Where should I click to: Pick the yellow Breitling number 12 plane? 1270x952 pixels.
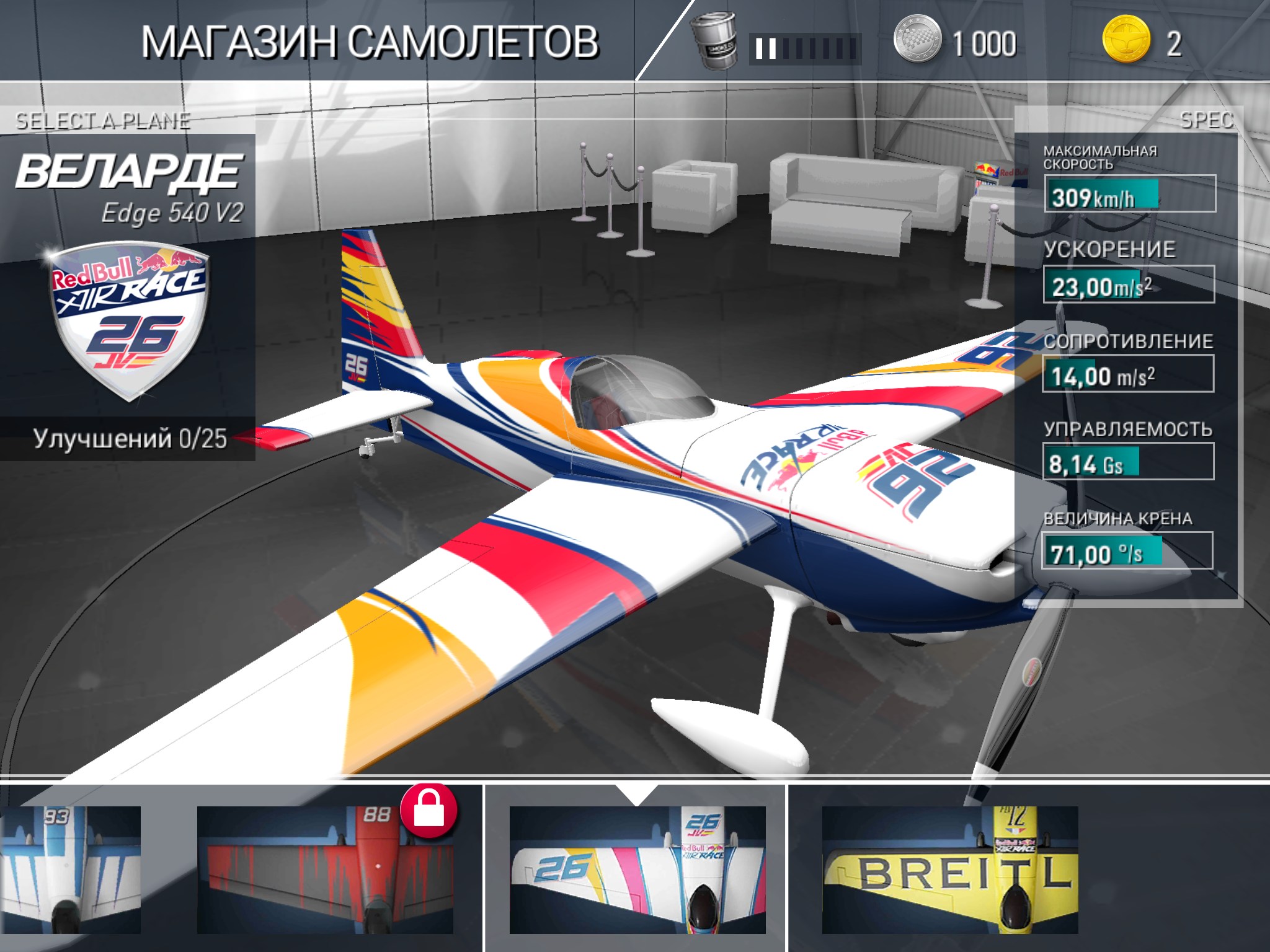tap(949, 869)
